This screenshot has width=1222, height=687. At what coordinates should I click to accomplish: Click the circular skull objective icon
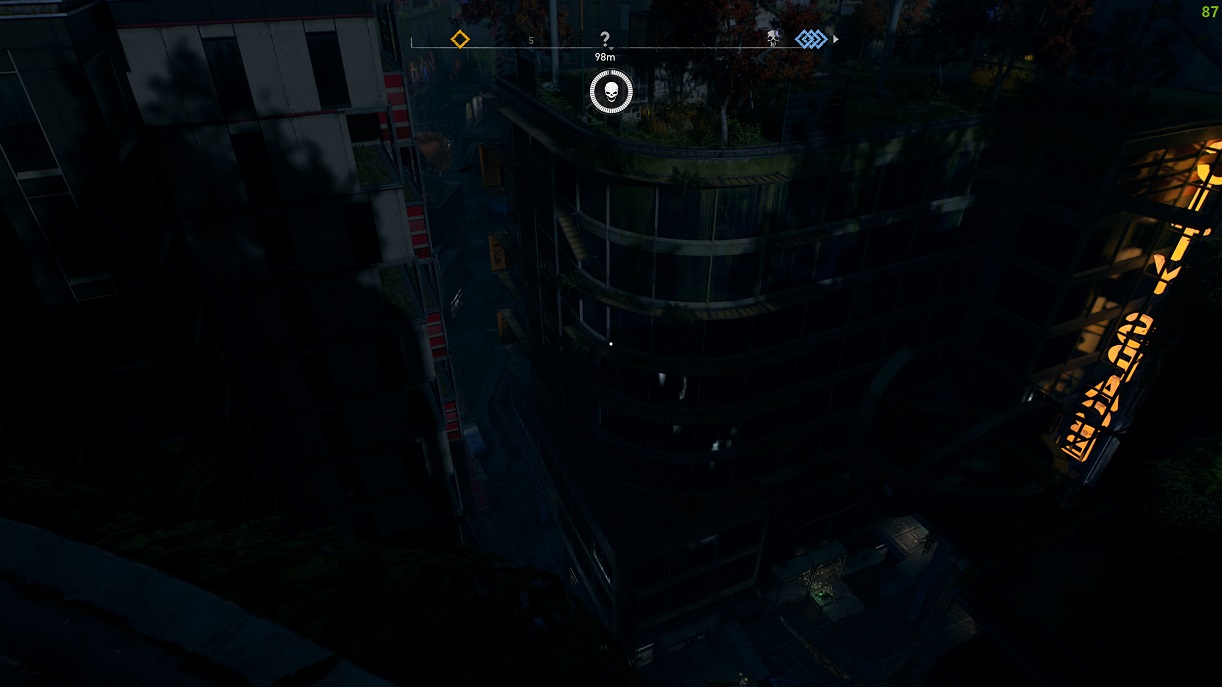point(611,93)
